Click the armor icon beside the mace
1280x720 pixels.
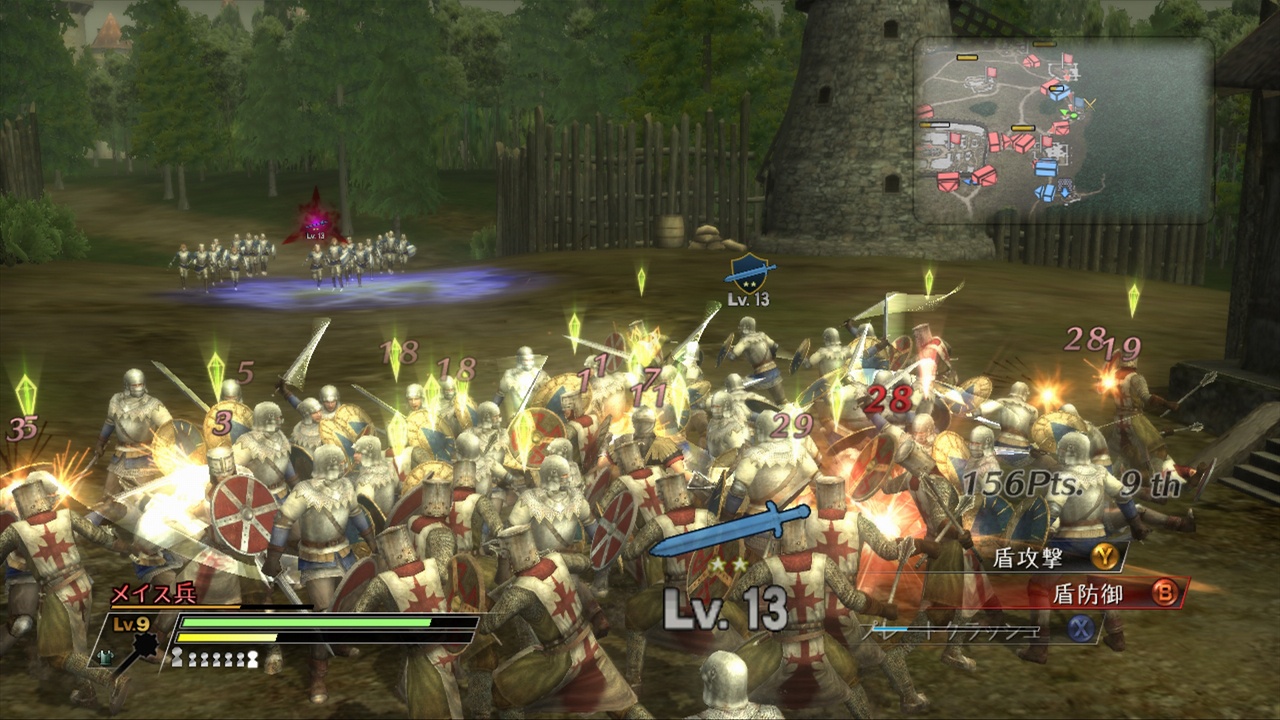click(x=106, y=657)
